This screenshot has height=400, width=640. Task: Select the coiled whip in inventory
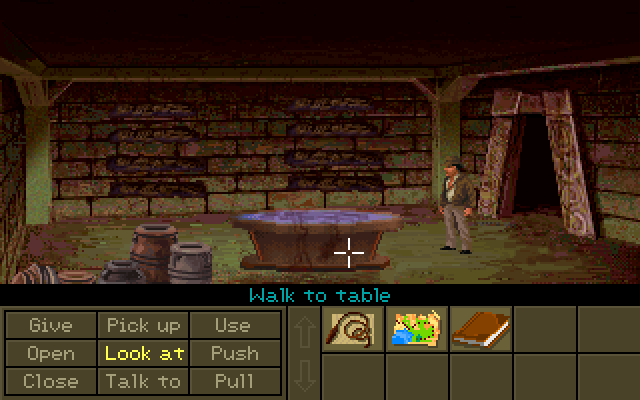point(353,329)
